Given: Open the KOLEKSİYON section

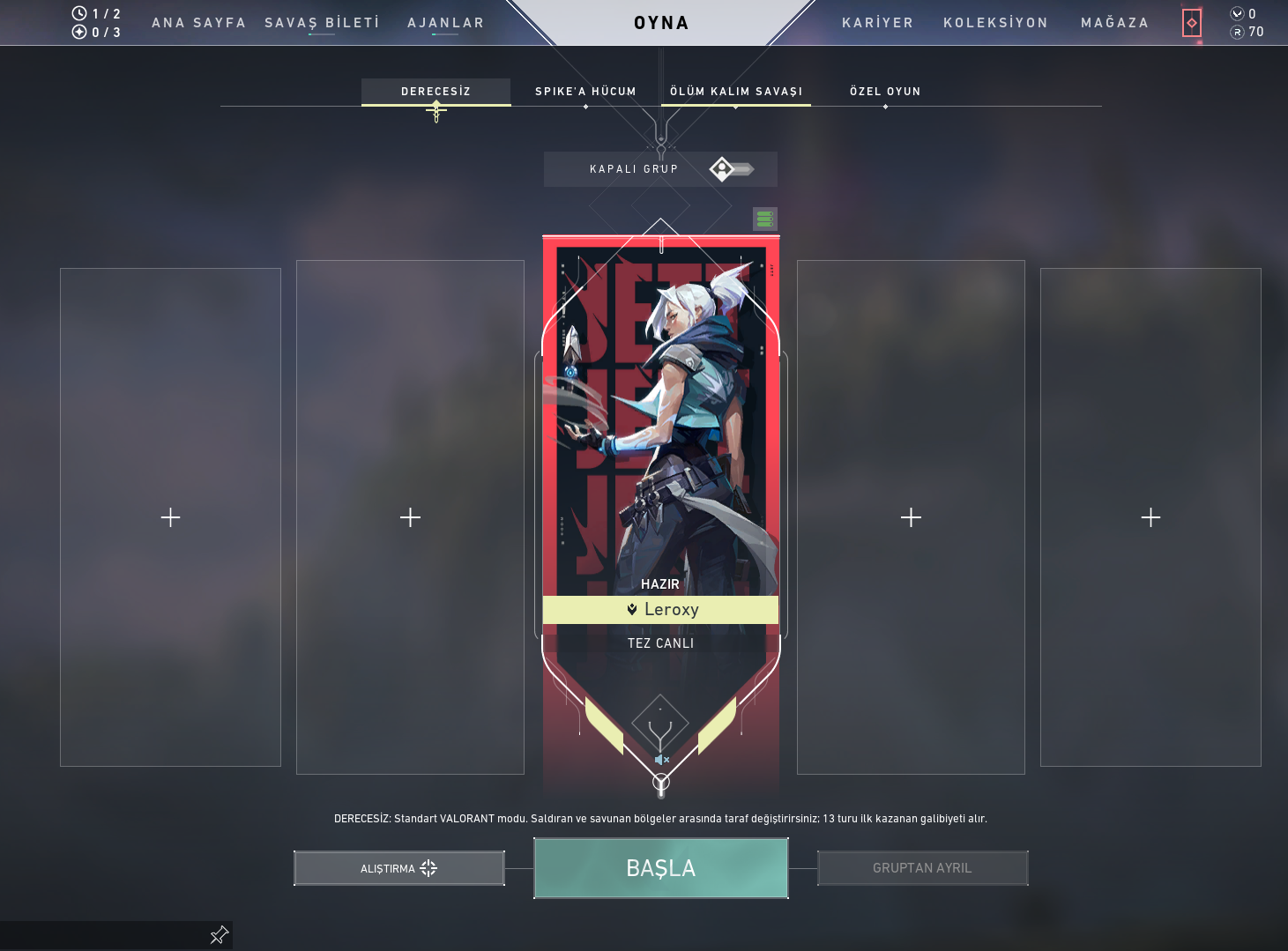Looking at the screenshot, I should (x=995, y=23).
